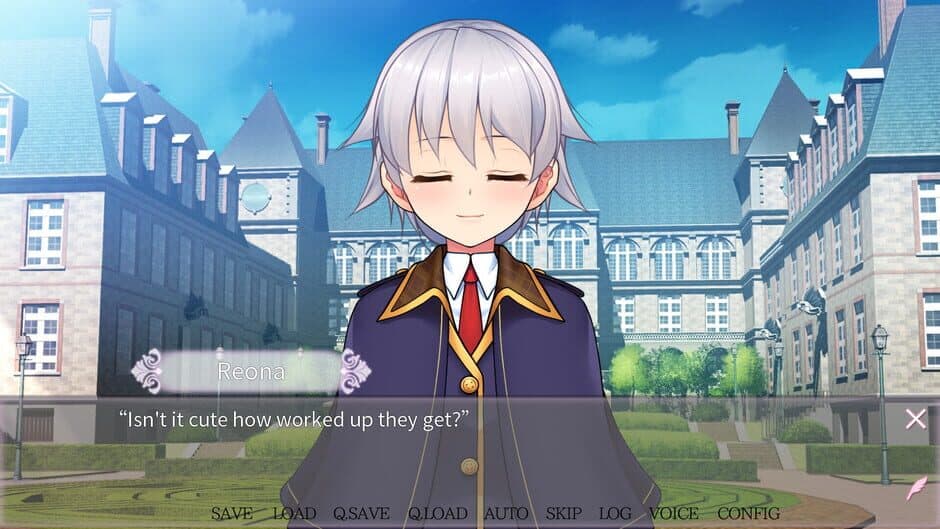Replay the line with VOICE
This screenshot has width=940, height=529.
(x=674, y=514)
